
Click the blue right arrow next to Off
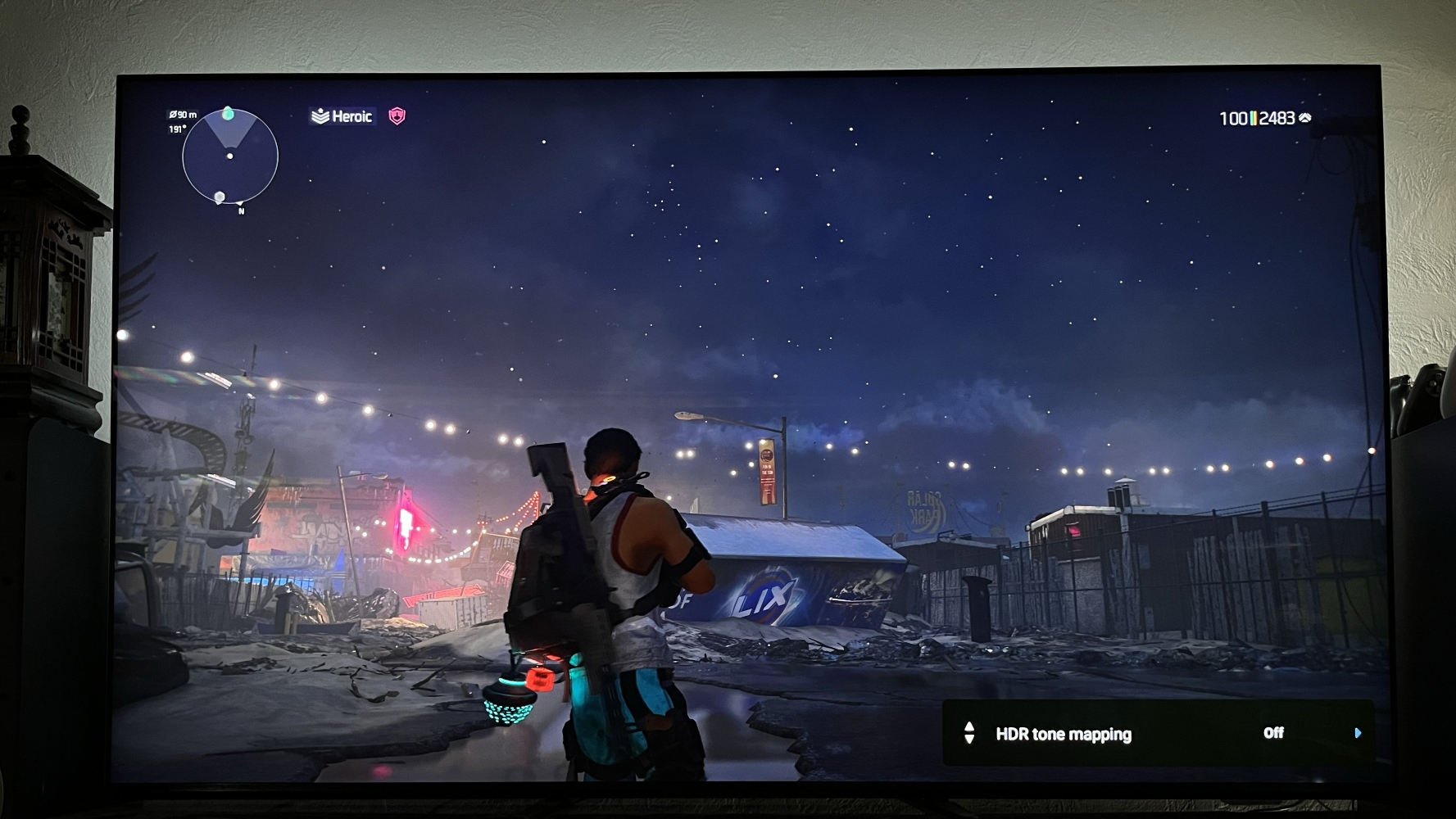(x=1358, y=733)
